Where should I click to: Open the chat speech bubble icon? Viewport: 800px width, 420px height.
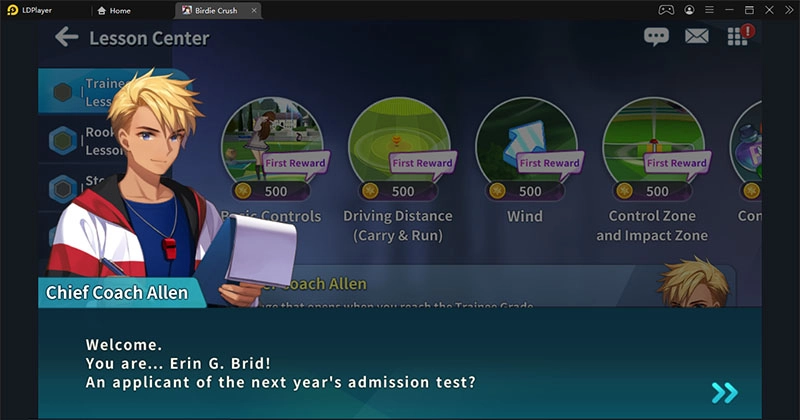pyautogui.click(x=656, y=37)
